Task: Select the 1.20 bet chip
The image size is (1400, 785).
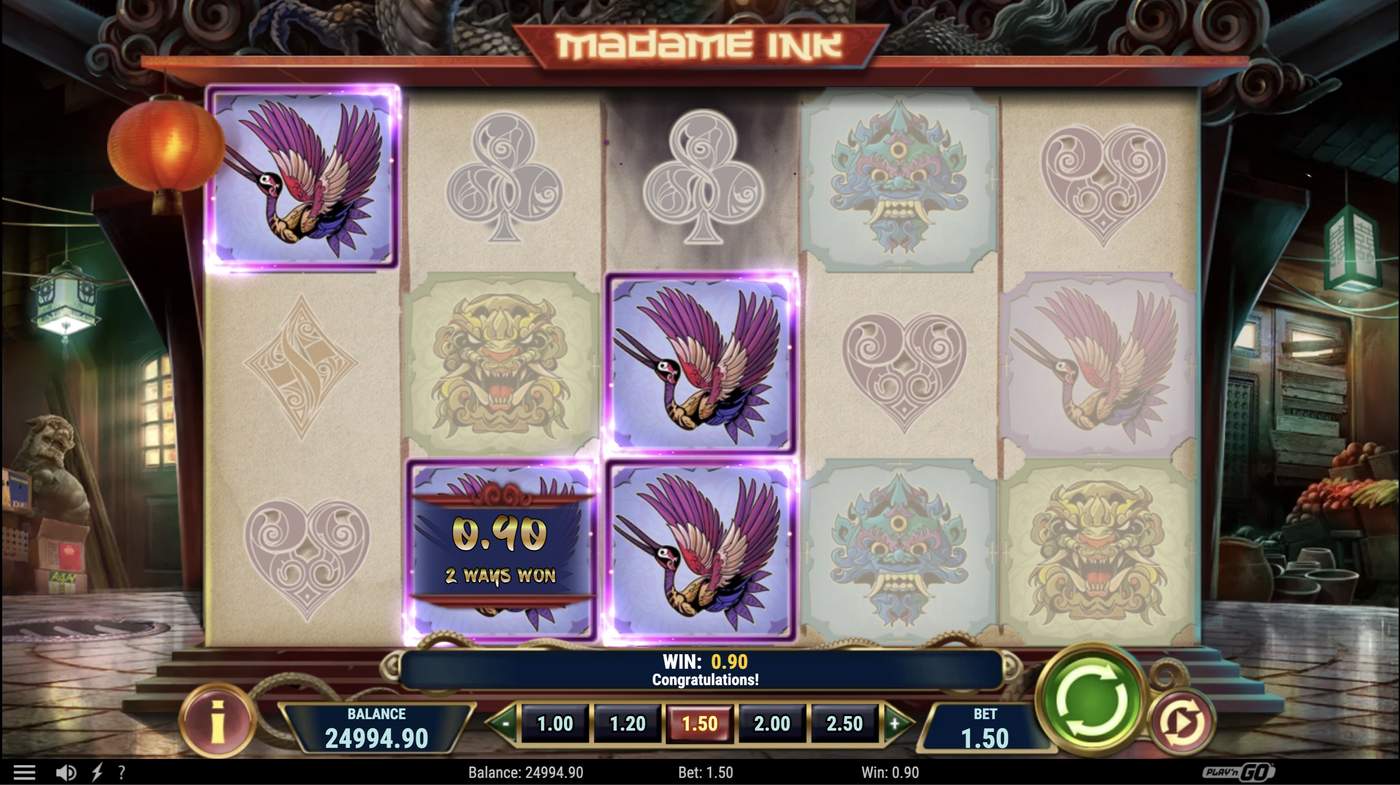Action: (628, 722)
